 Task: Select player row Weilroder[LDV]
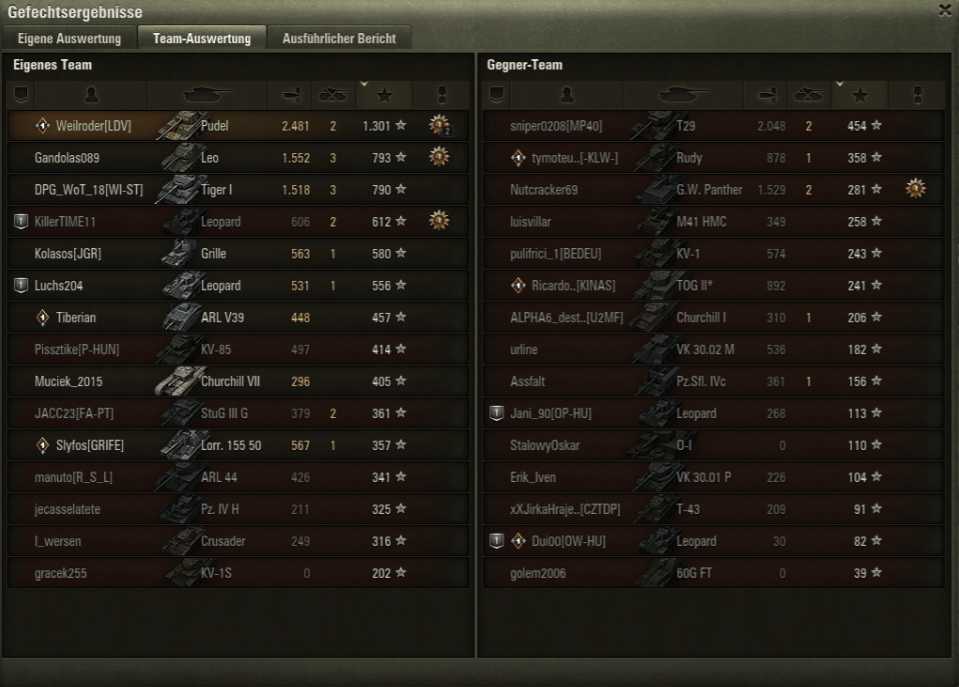238,126
